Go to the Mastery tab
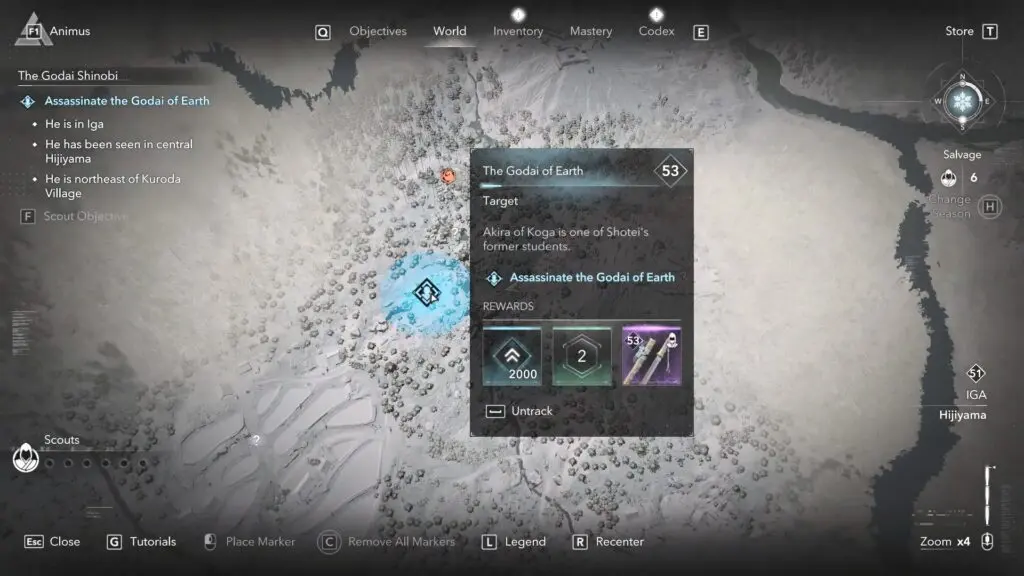The image size is (1024, 576). point(590,31)
